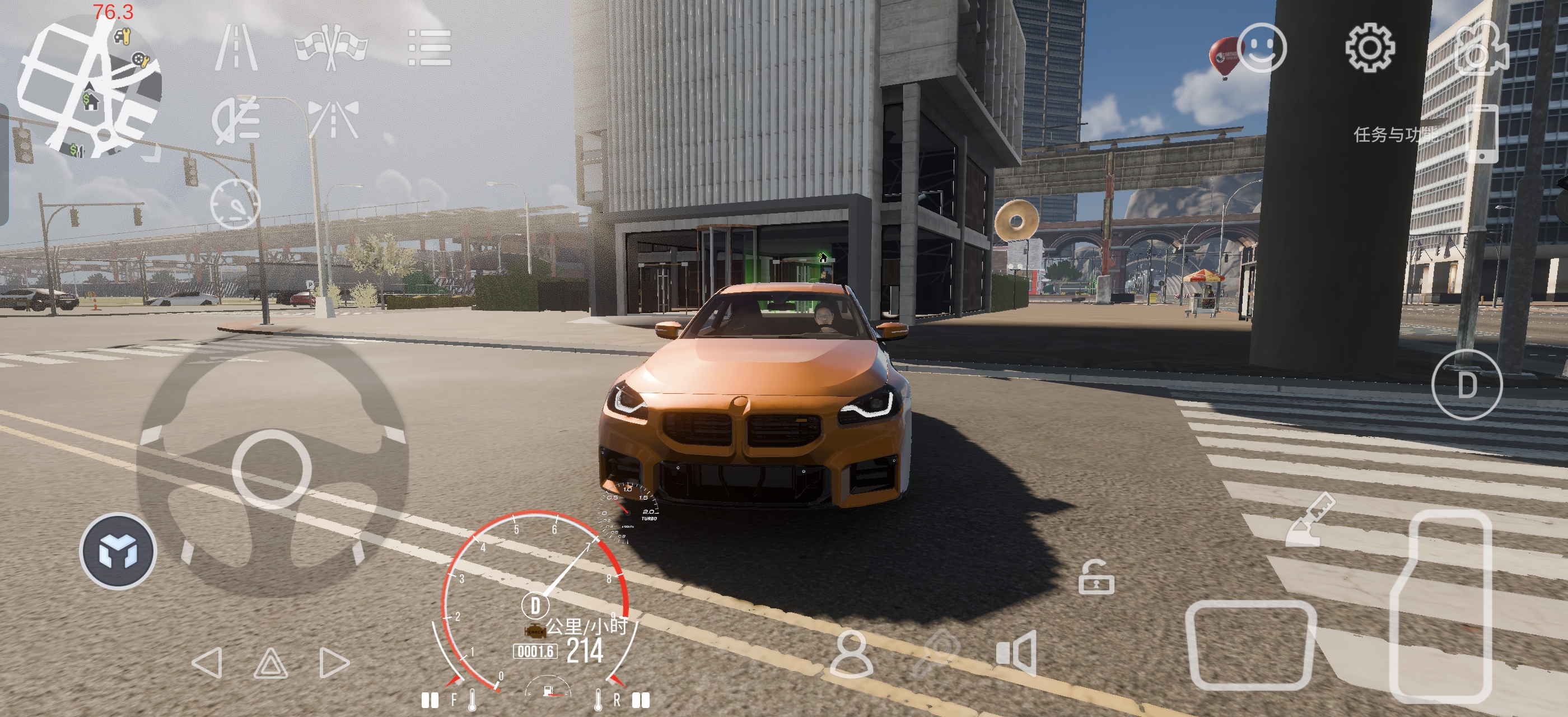Turn on the left turn signal

(x=207, y=662)
